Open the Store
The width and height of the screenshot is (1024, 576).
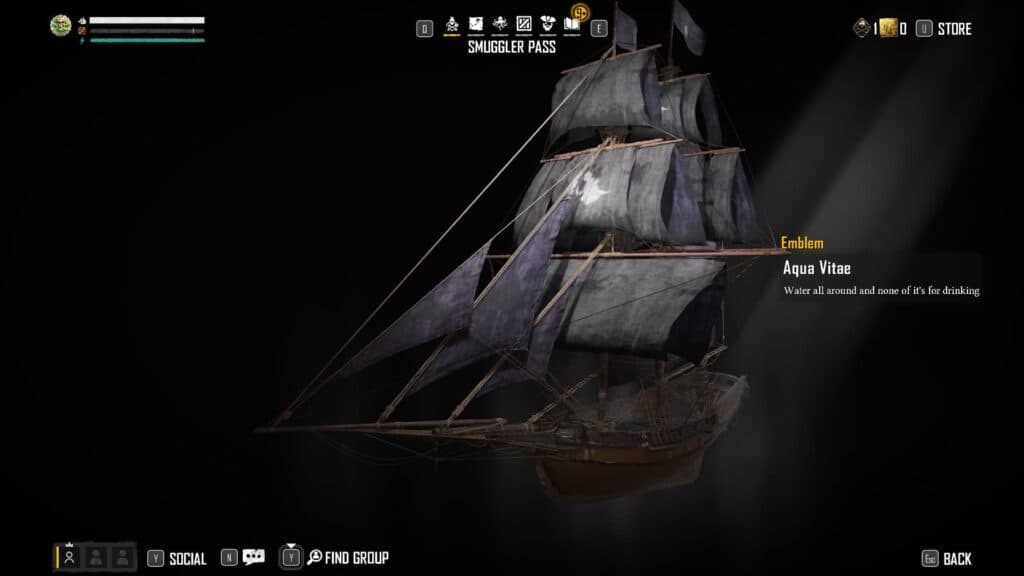coord(954,29)
